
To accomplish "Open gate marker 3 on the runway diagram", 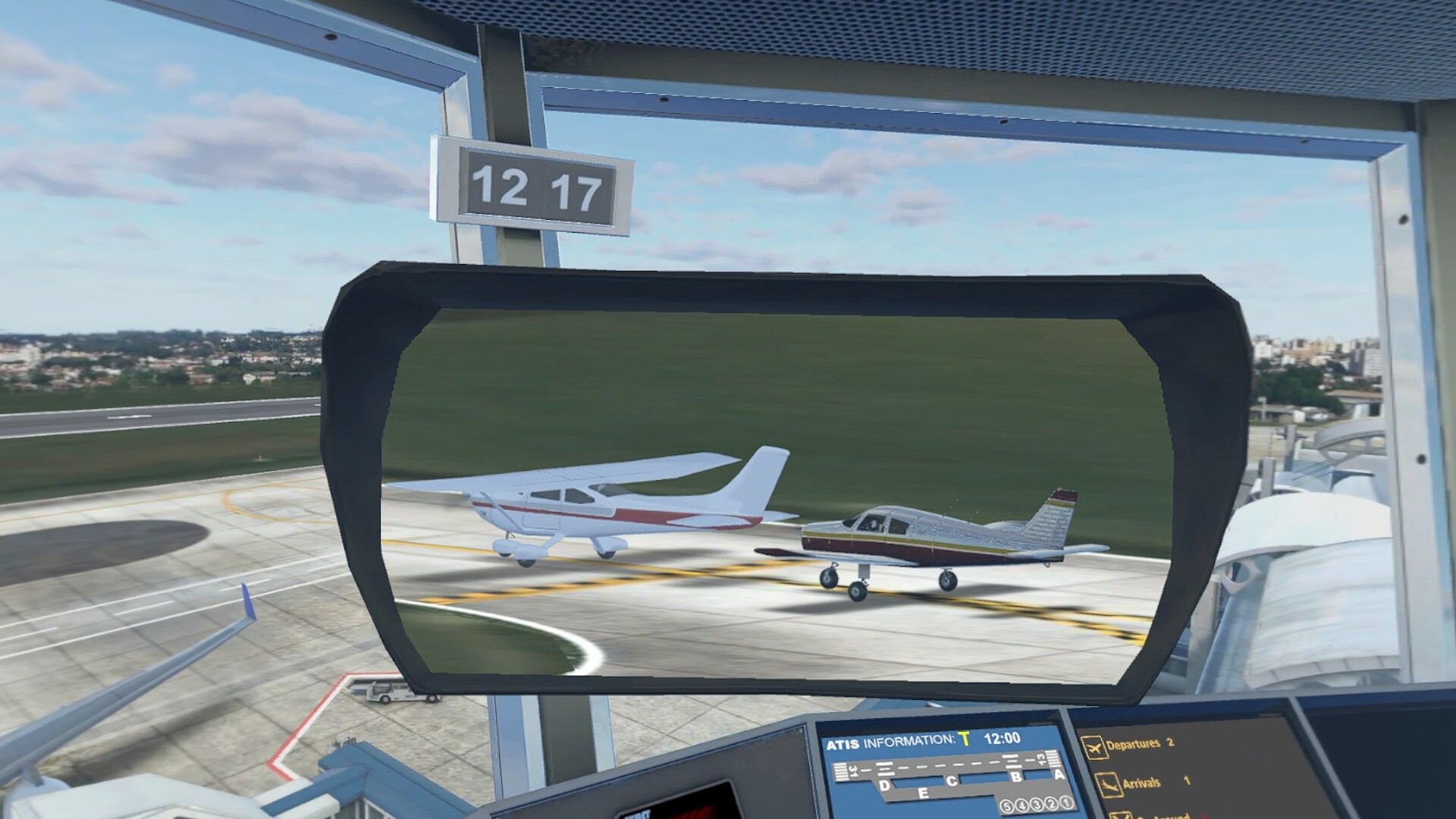I will [1037, 805].
